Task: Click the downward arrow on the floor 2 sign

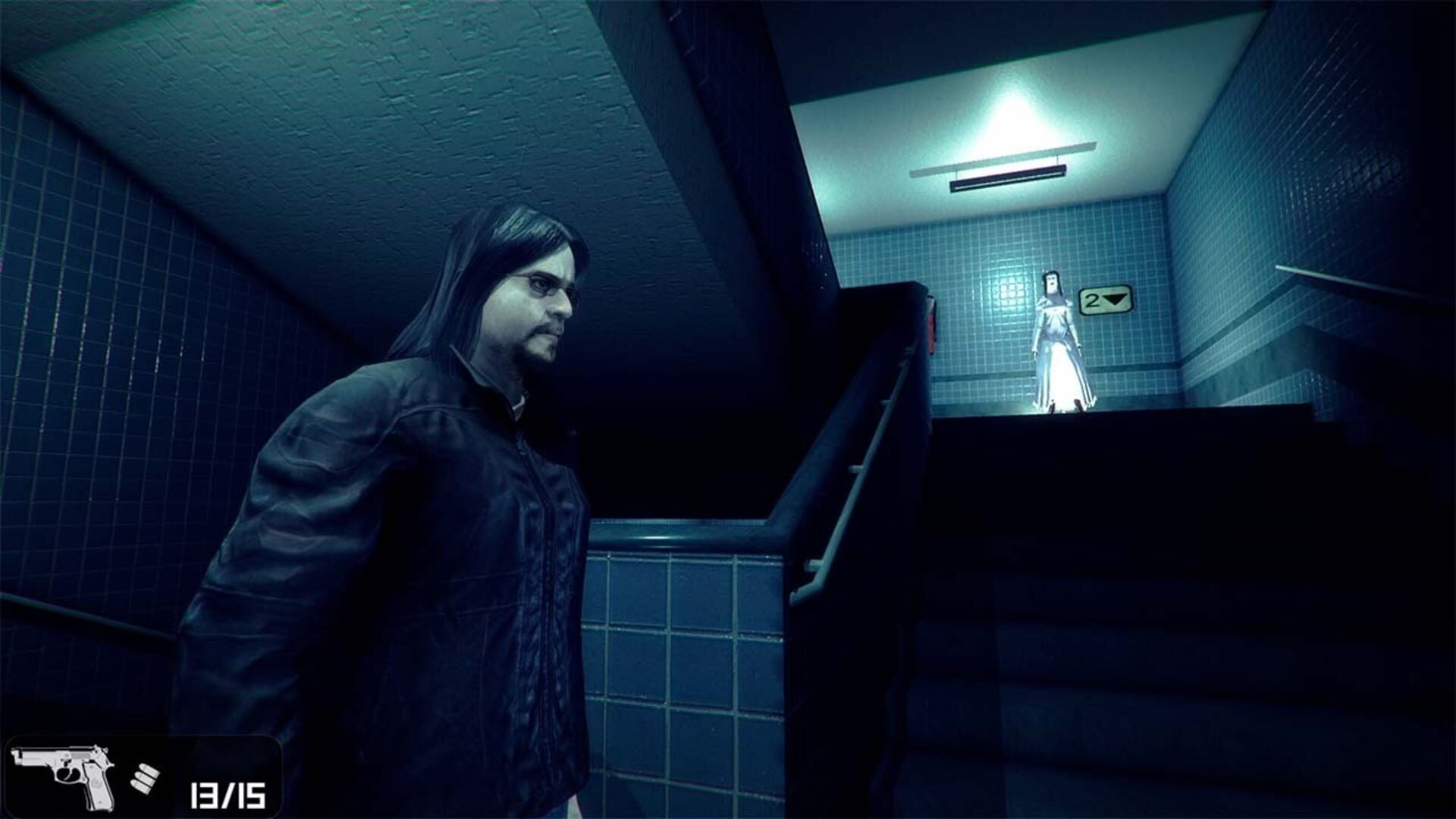Action: (1114, 300)
